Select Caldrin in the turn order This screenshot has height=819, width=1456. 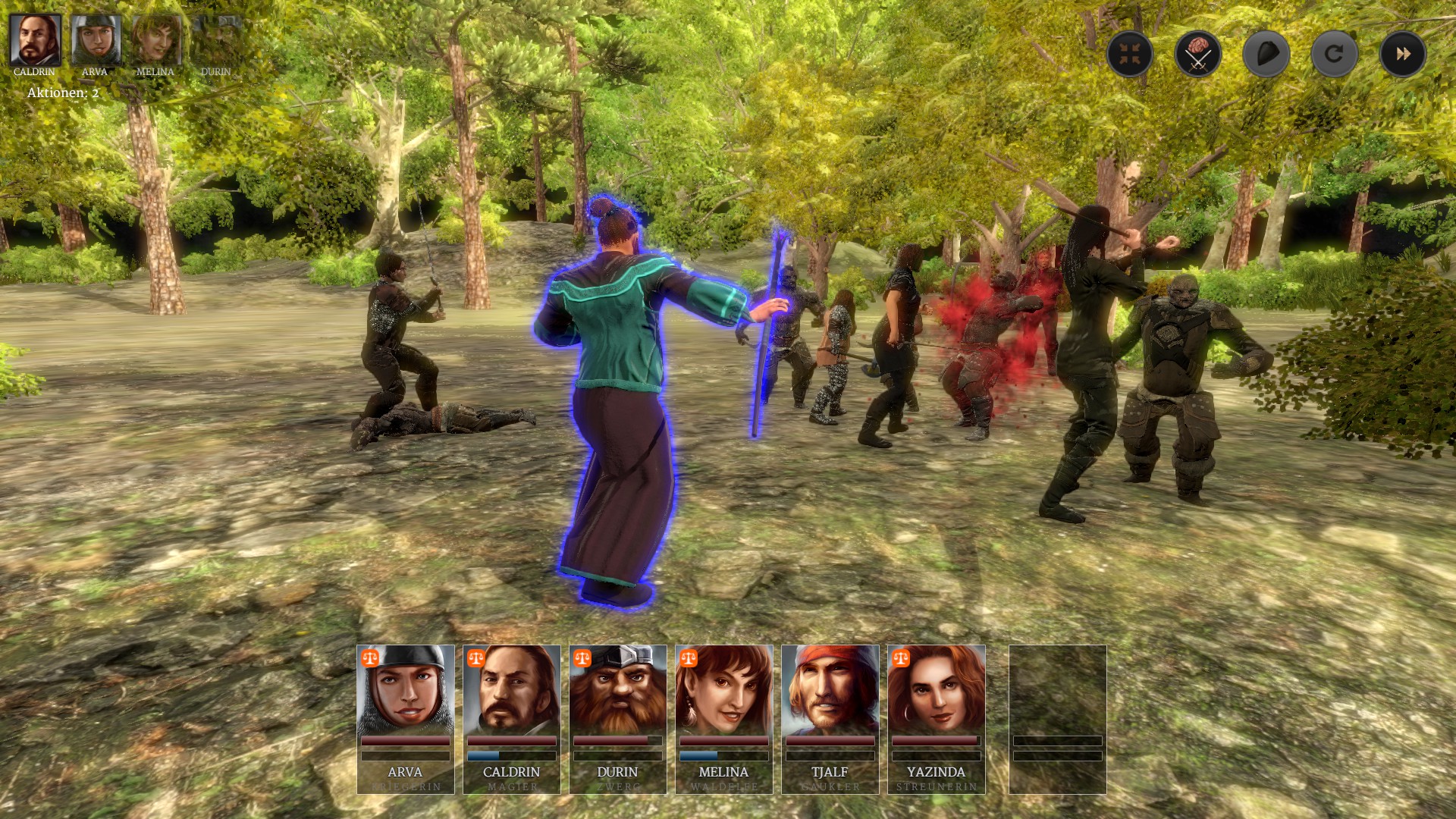tap(35, 40)
